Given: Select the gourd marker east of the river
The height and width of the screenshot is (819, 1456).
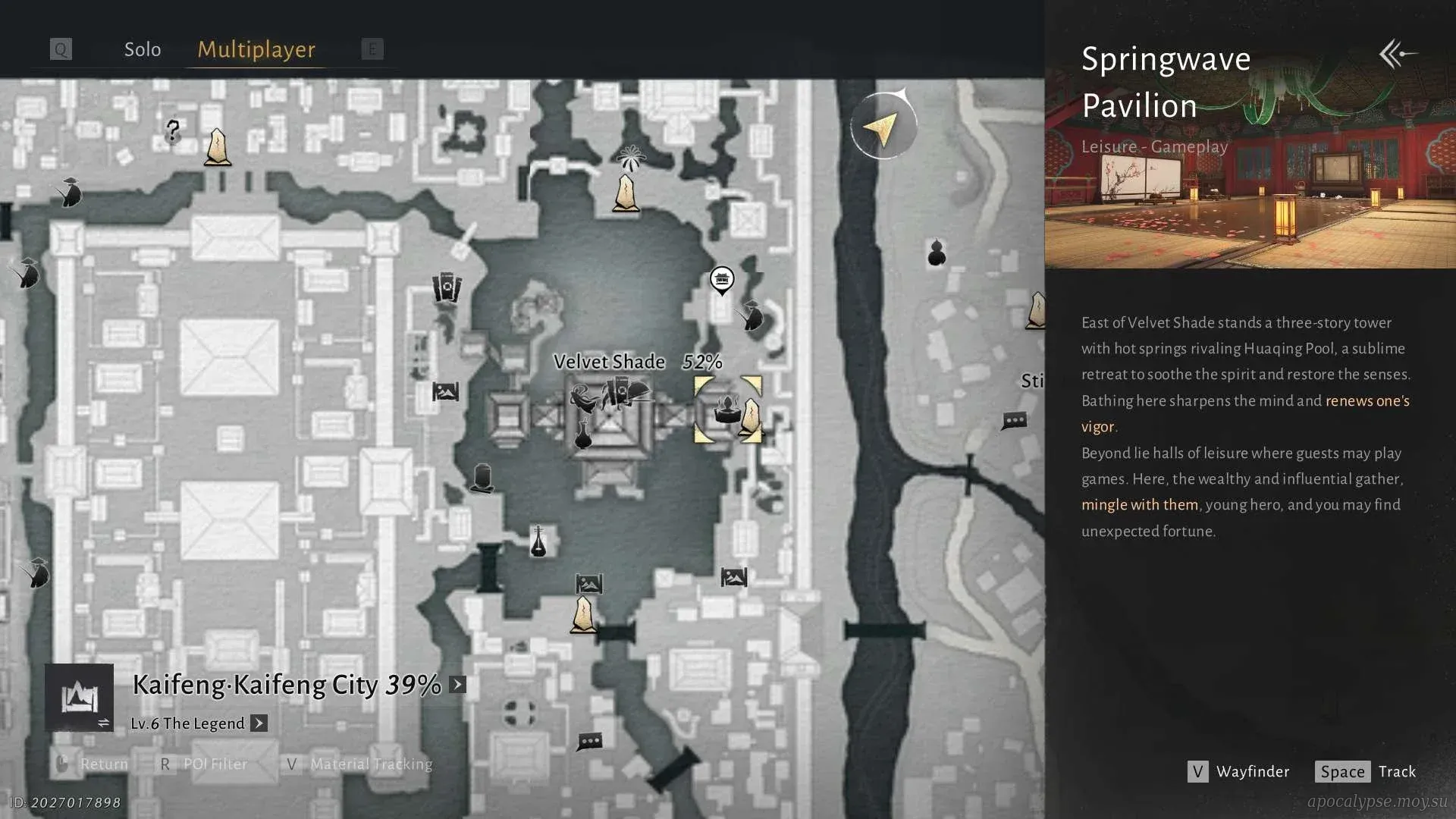Looking at the screenshot, I should coord(937,253).
